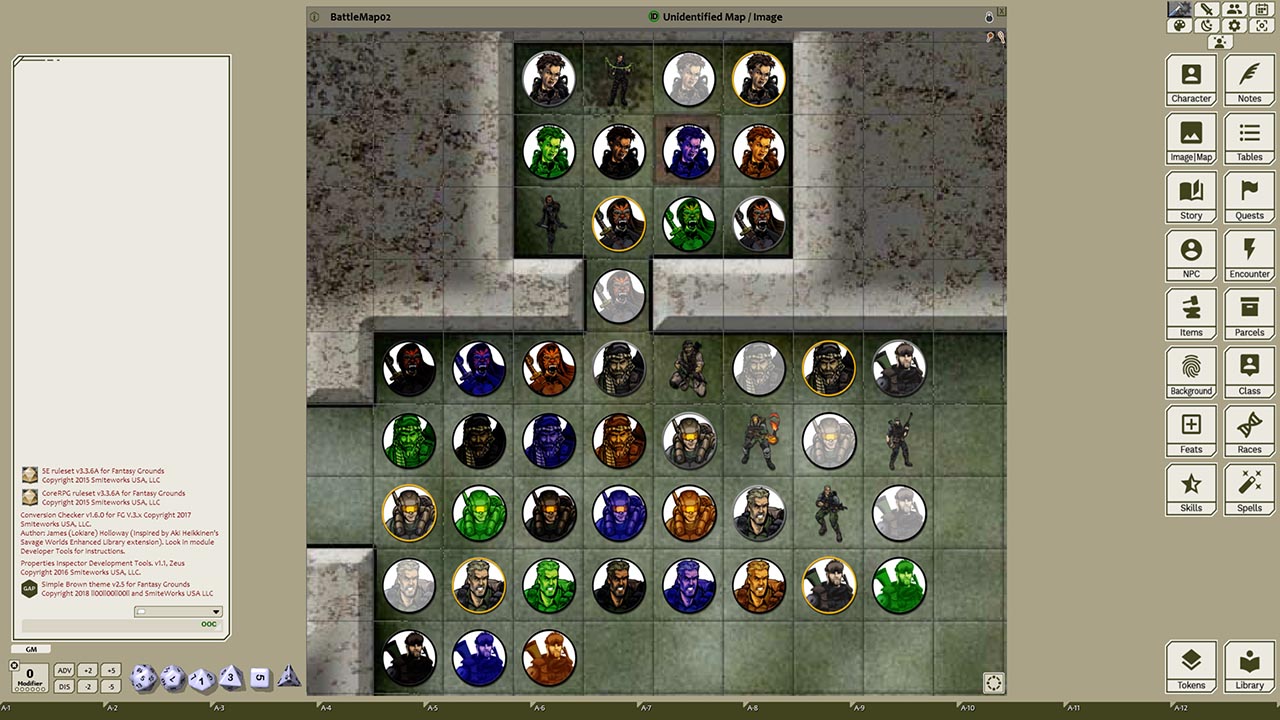1280x720 pixels.
Task: Open the NPC panel from the sidebar
Action: click(x=1191, y=256)
